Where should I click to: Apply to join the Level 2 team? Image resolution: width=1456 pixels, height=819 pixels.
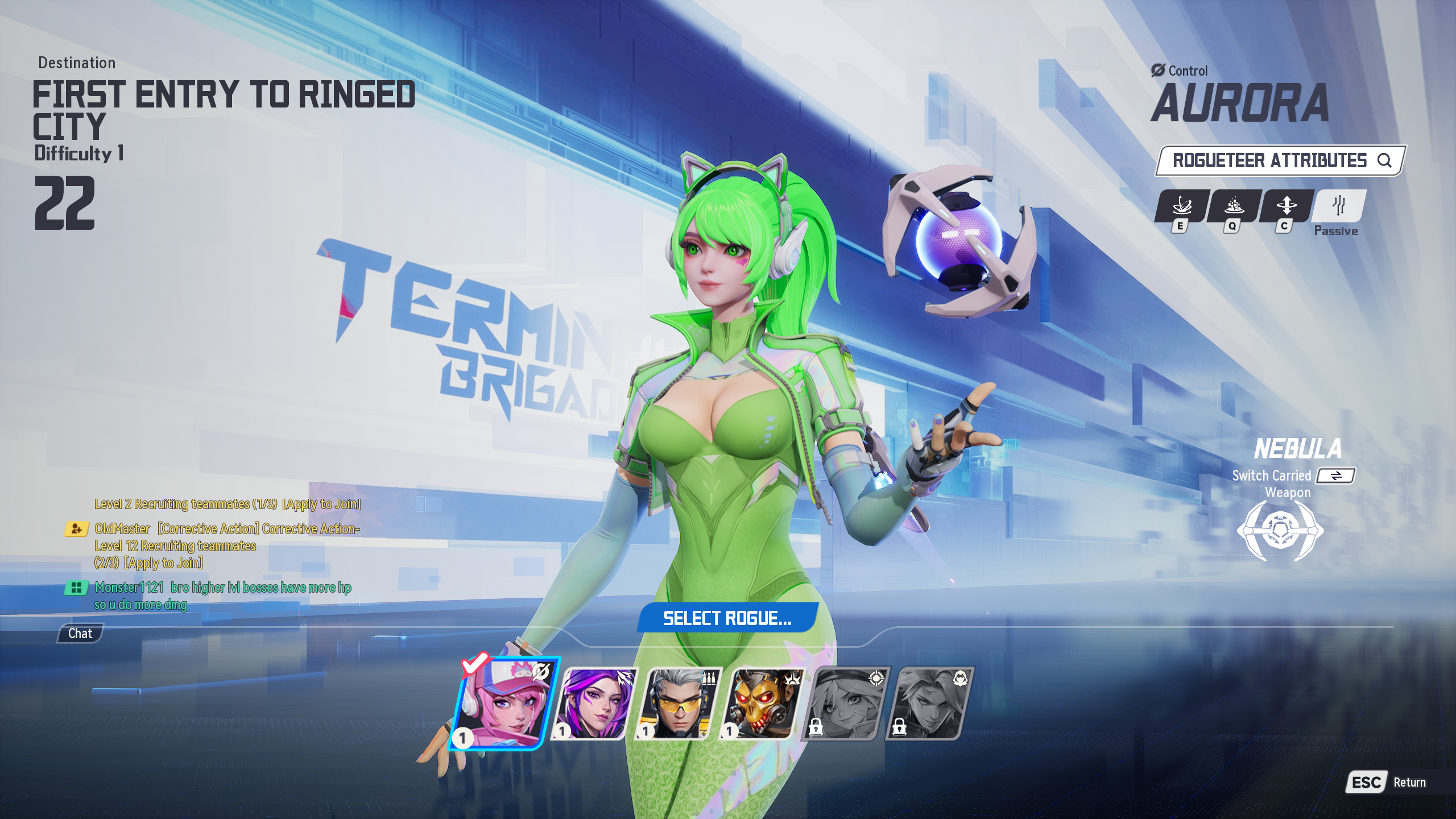321,504
